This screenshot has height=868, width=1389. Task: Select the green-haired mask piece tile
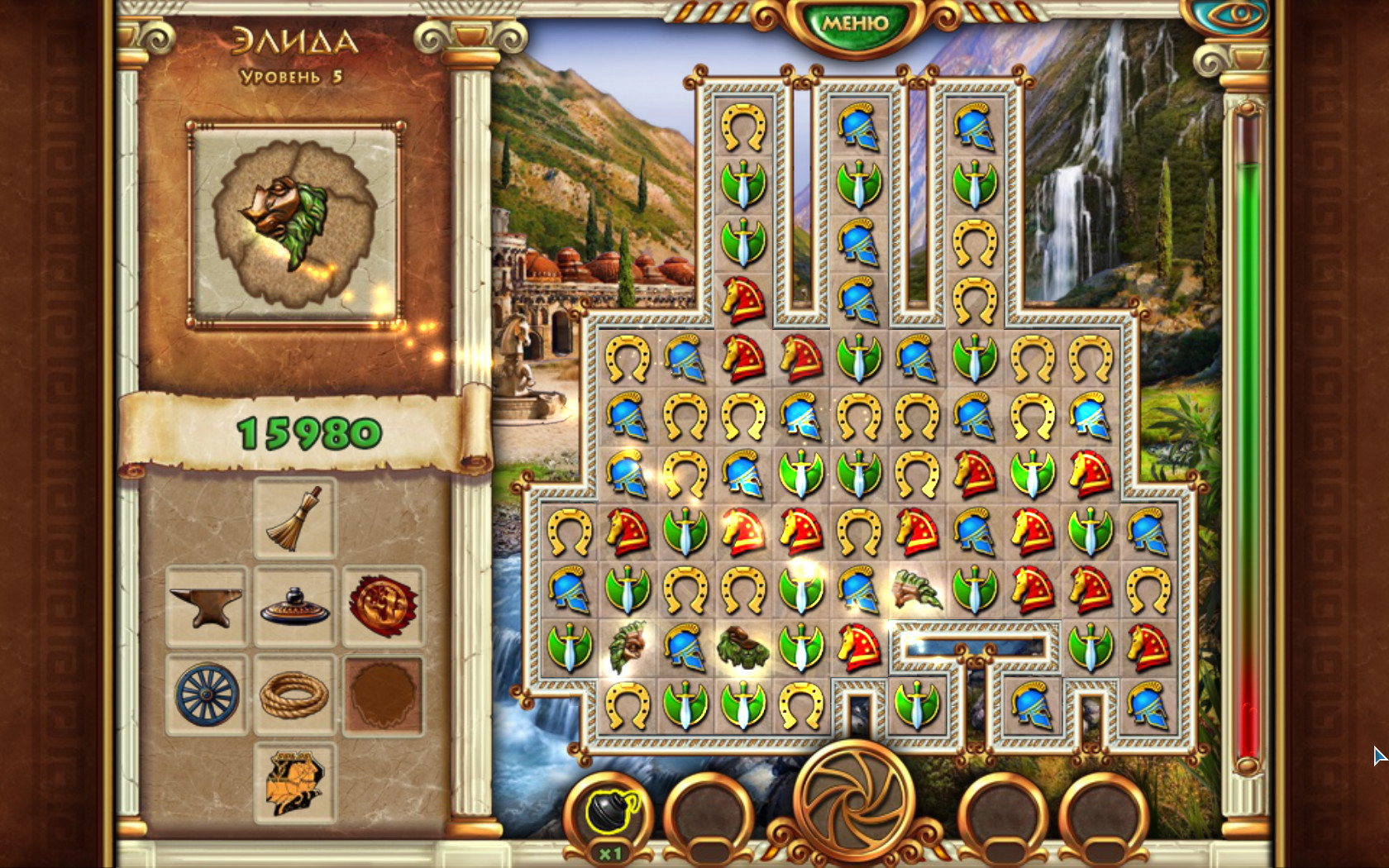[x=626, y=647]
